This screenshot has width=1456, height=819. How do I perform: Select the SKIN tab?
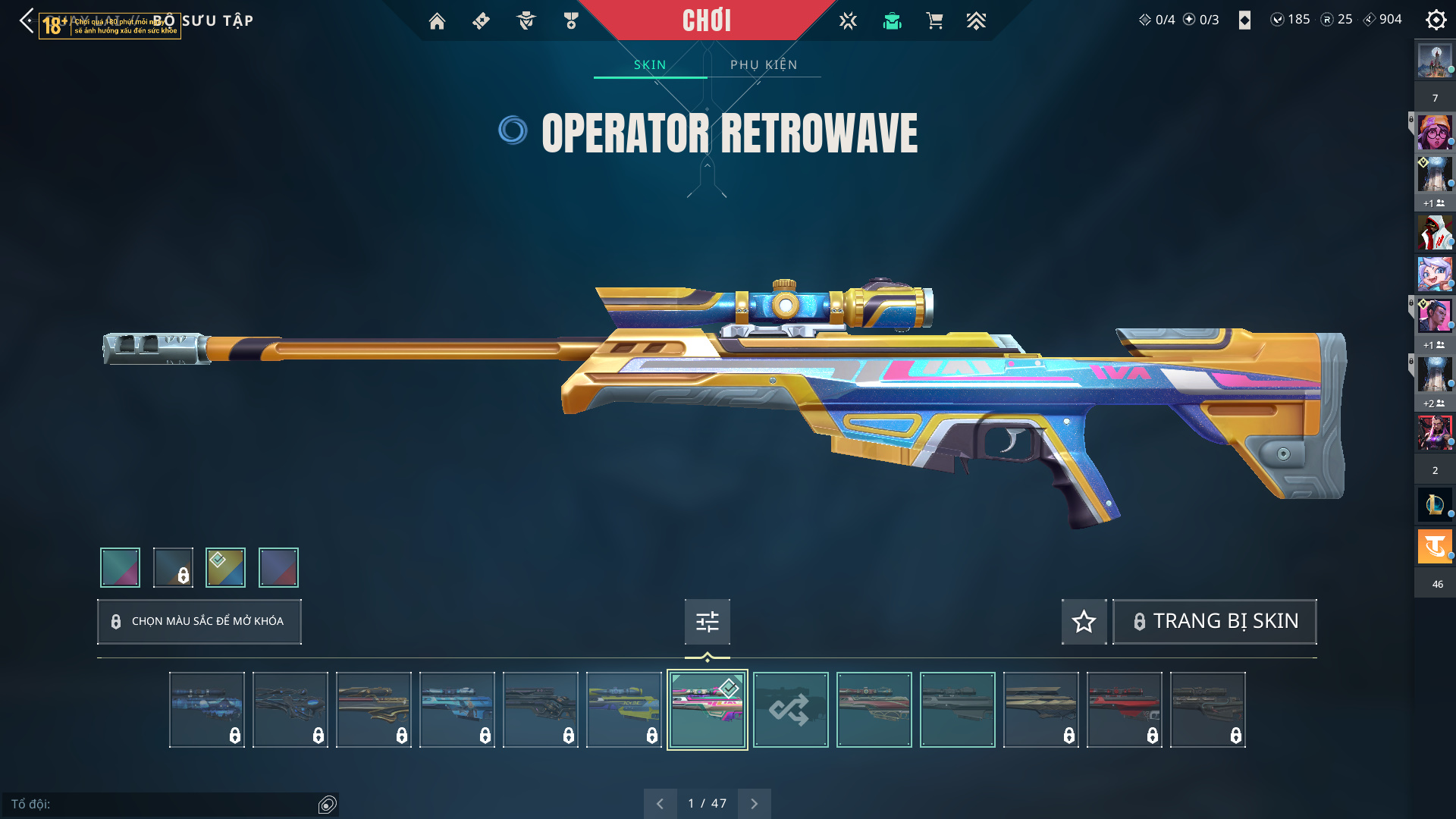coord(650,65)
